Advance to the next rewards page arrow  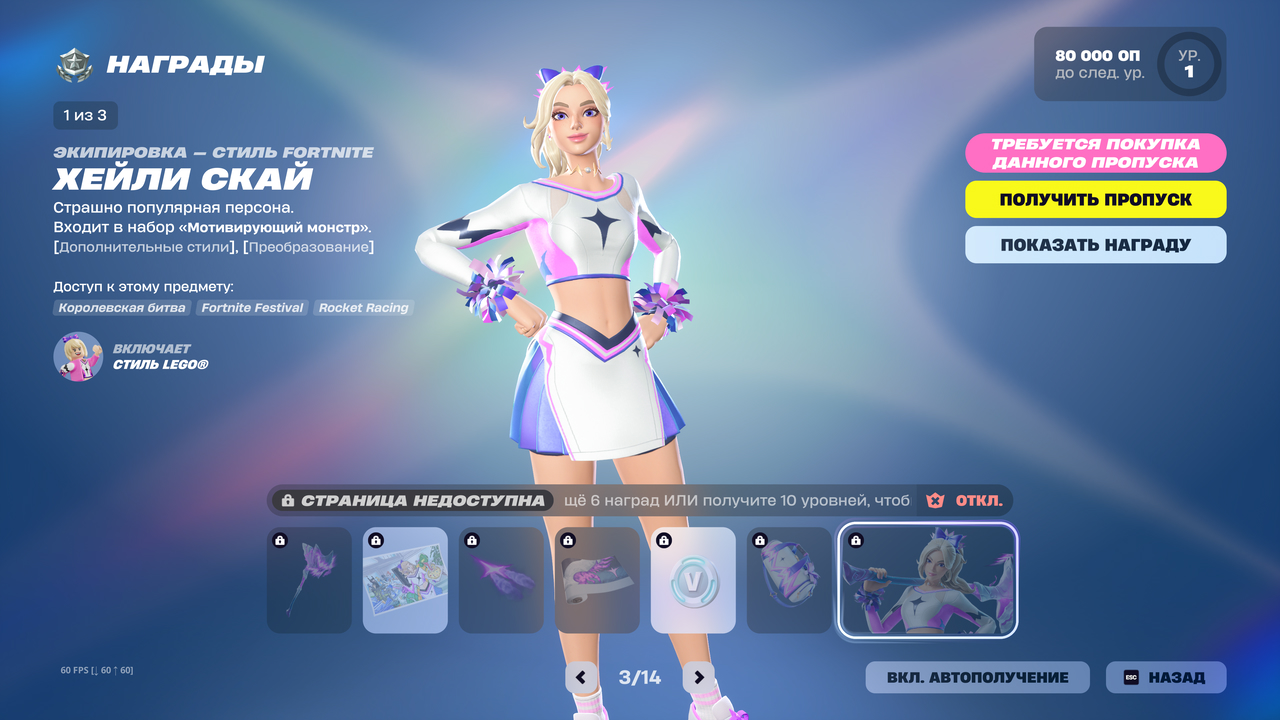click(699, 677)
